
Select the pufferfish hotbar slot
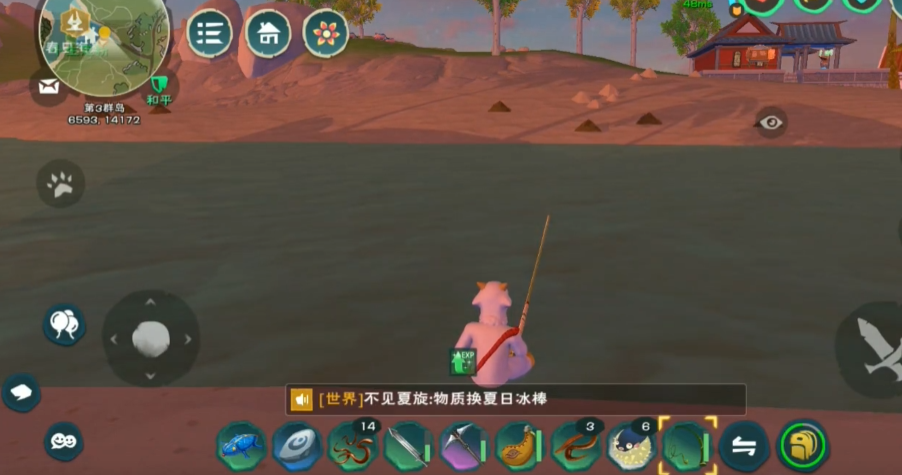pos(632,445)
